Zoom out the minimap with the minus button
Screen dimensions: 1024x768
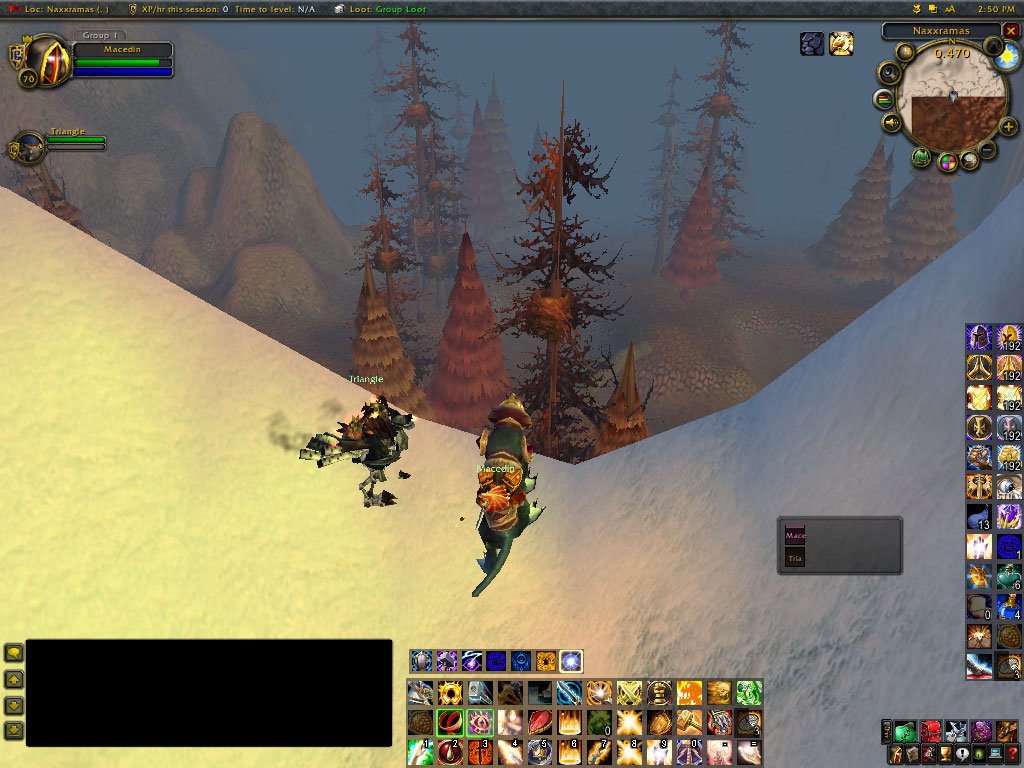point(987,150)
